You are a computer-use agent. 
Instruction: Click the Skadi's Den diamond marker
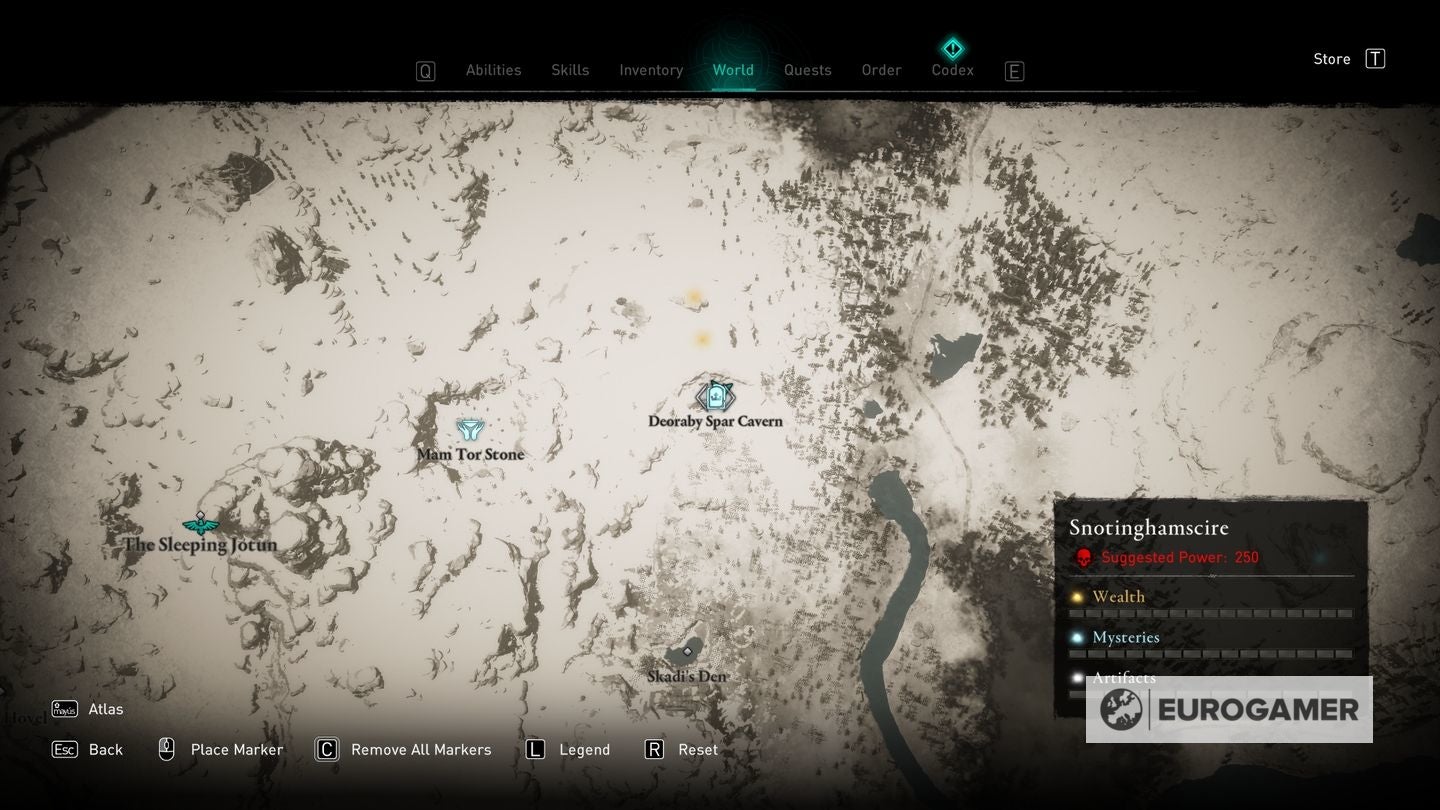[x=688, y=652]
